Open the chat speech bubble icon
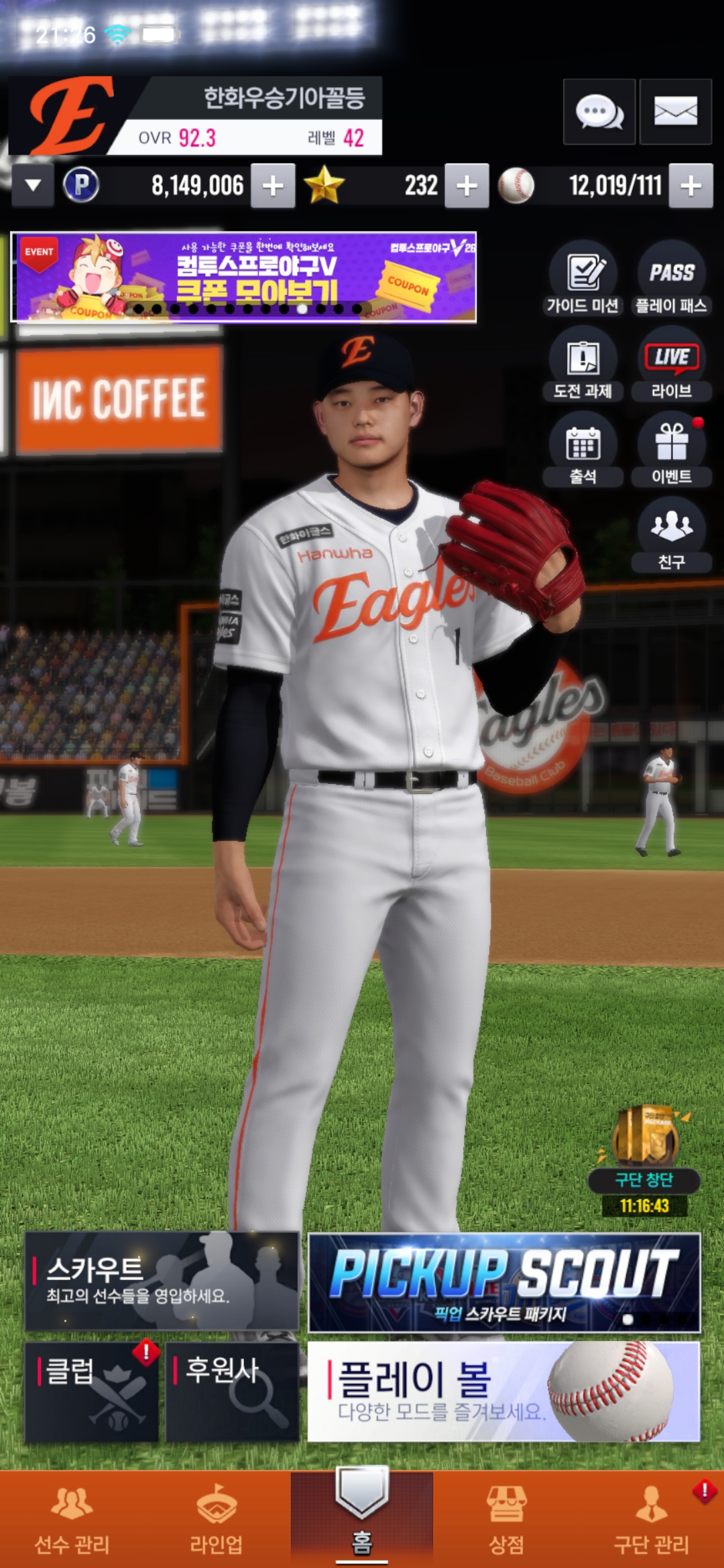Viewport: 724px width, 1568px height. coord(599,112)
